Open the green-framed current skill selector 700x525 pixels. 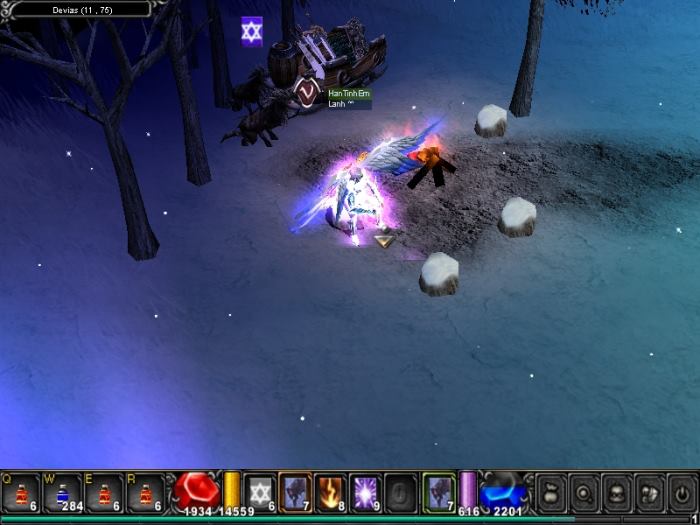click(438, 491)
